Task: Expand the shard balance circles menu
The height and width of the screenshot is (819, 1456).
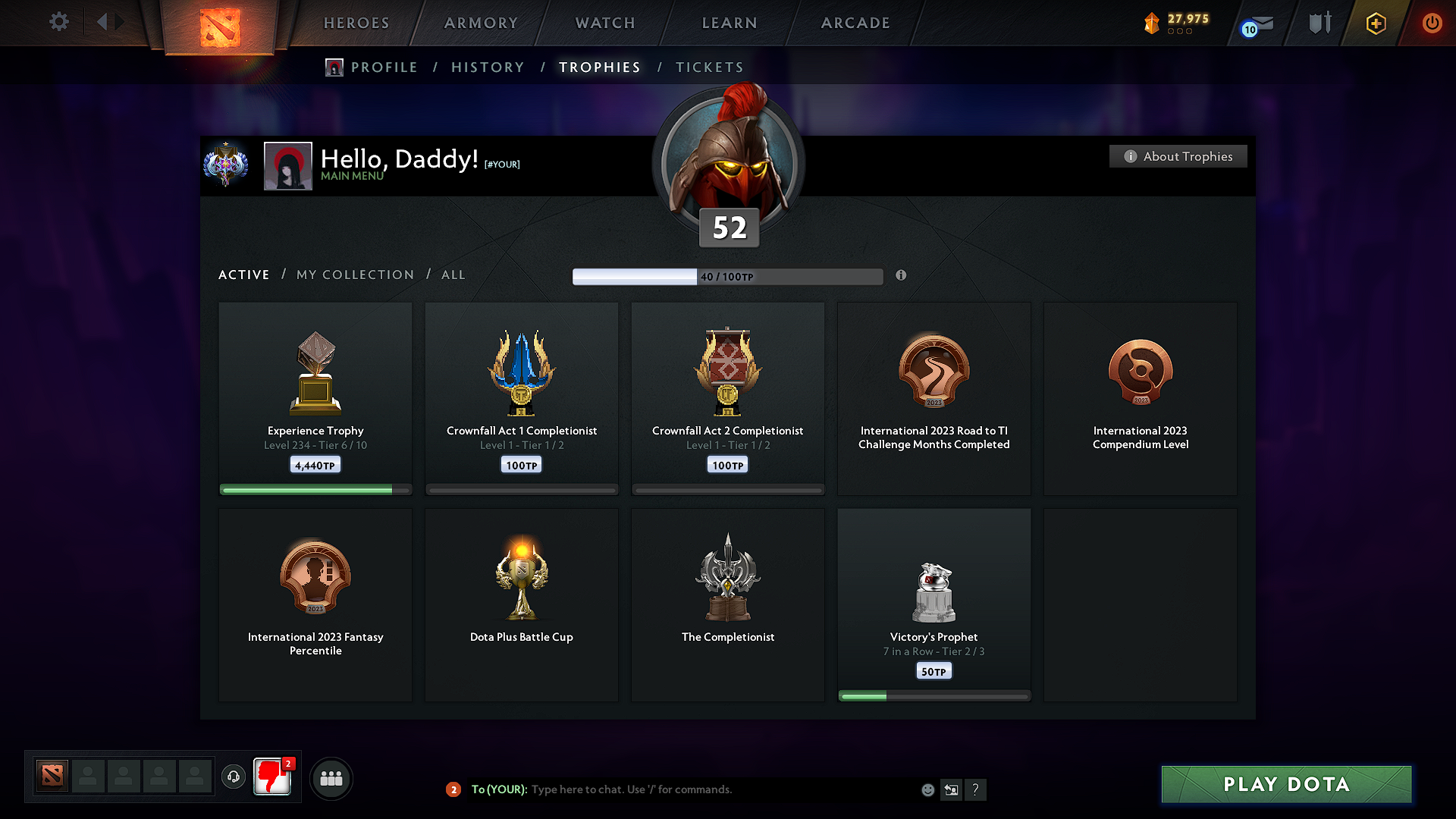Action: point(1181,32)
